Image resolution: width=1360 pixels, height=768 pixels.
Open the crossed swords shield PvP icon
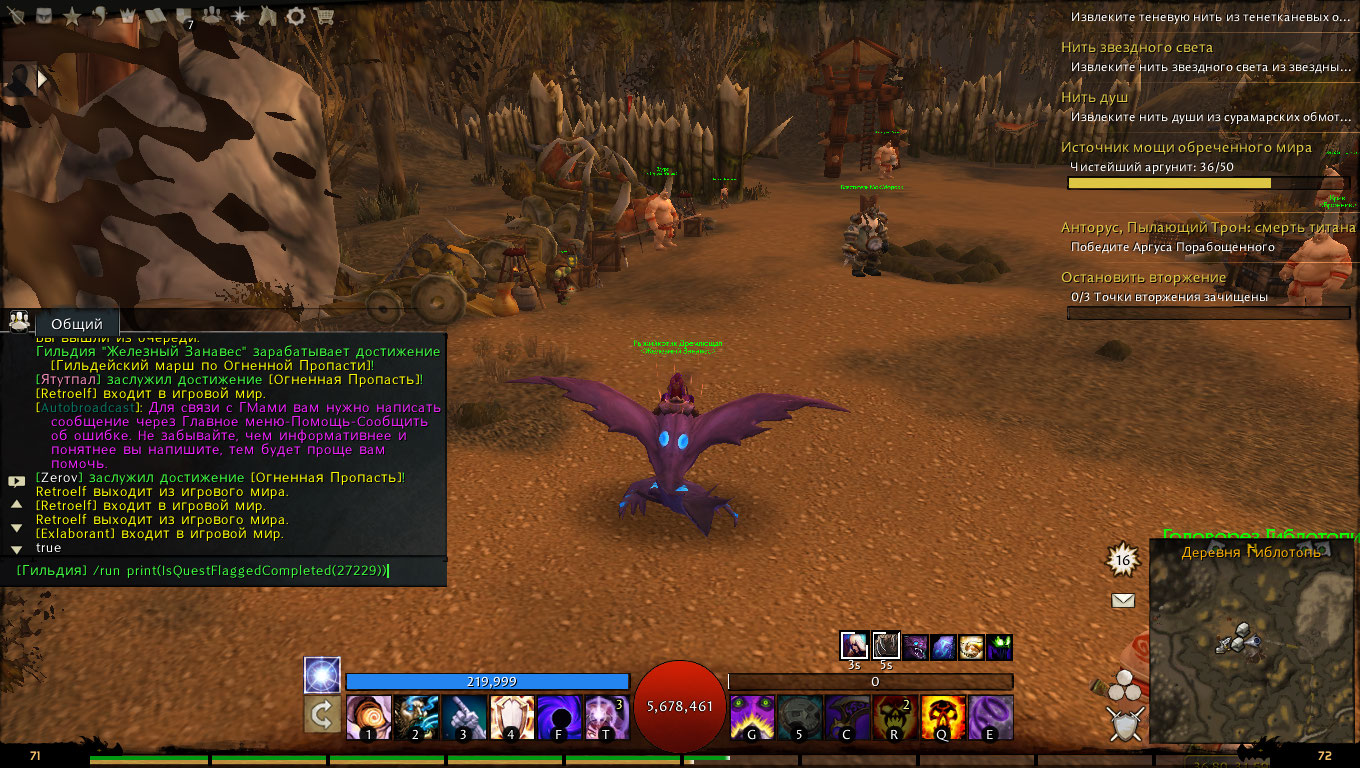click(x=1125, y=723)
